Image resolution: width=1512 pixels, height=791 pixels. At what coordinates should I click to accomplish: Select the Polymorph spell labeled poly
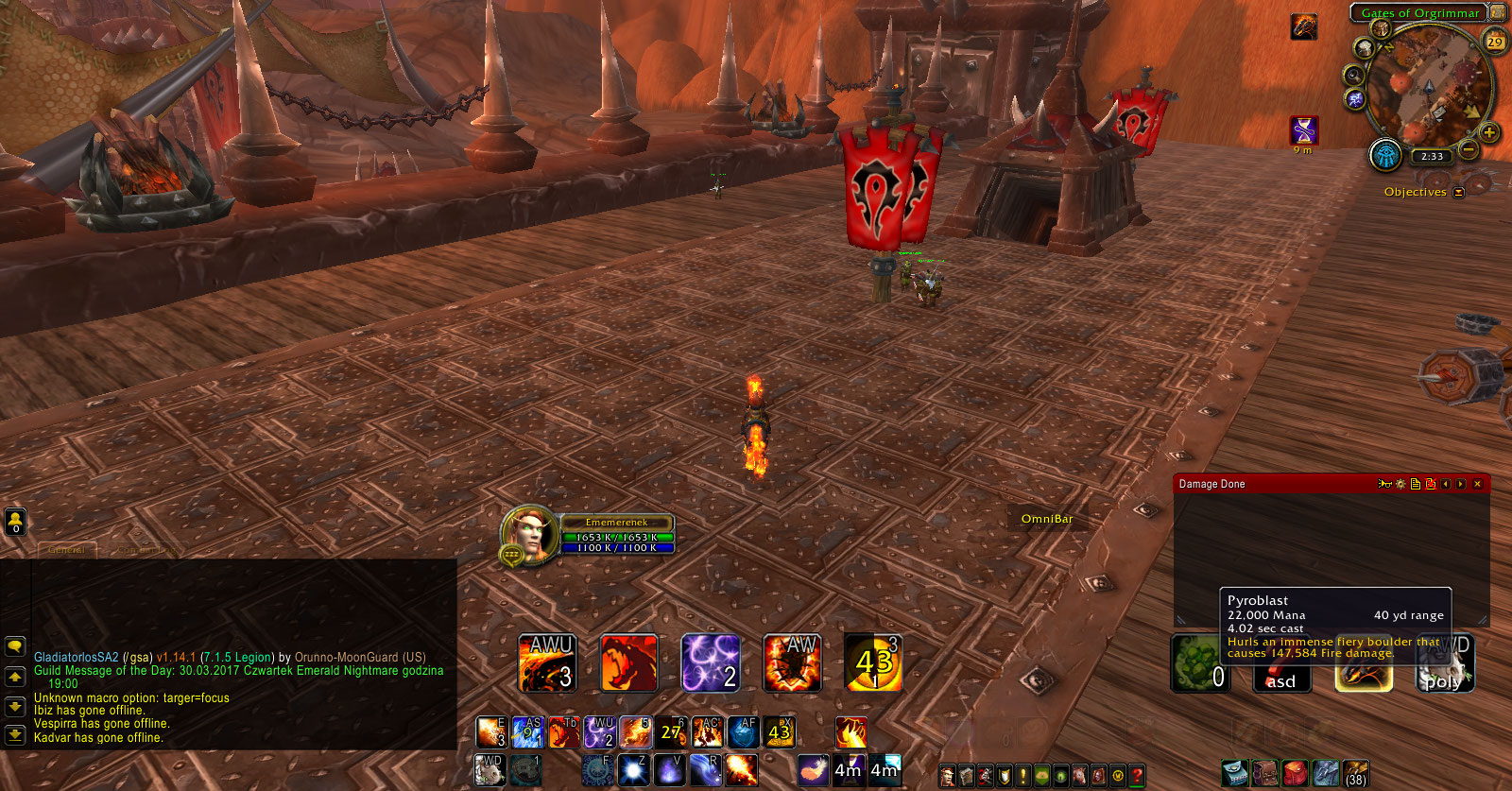point(1445,664)
